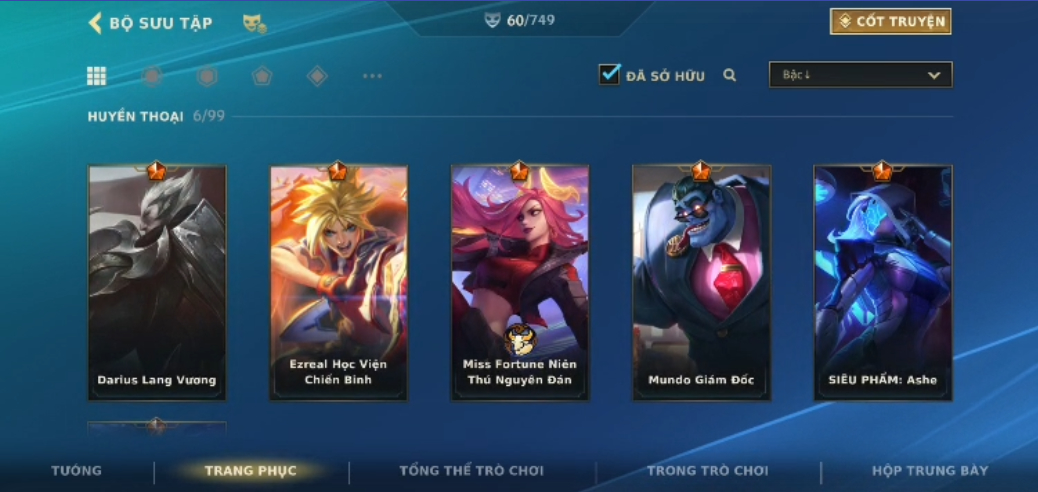This screenshot has height=492, width=1038.
Task: Go back from Bộ Sưu Tập
Action: (96, 23)
